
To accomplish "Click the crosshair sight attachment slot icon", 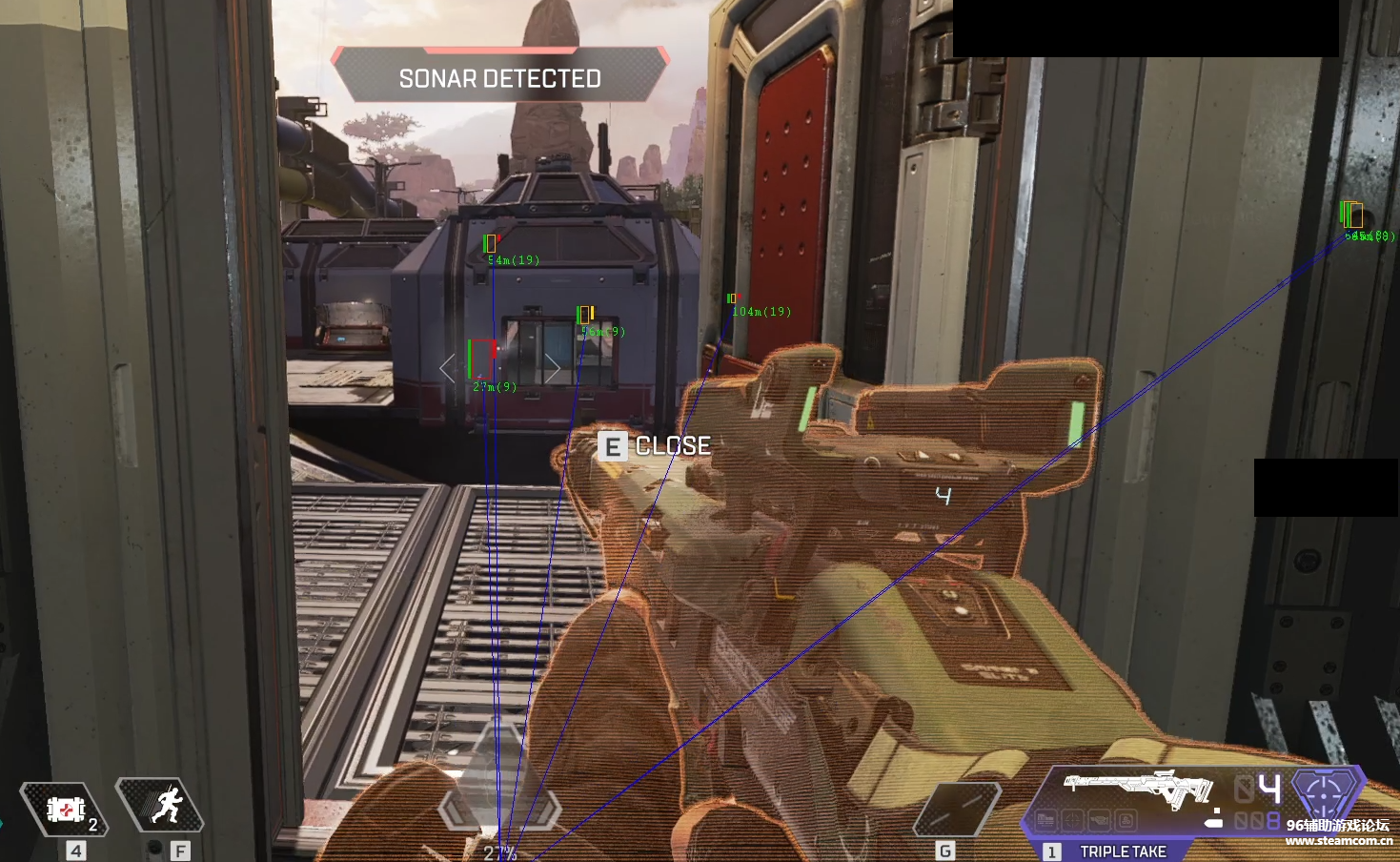I will click(1073, 820).
